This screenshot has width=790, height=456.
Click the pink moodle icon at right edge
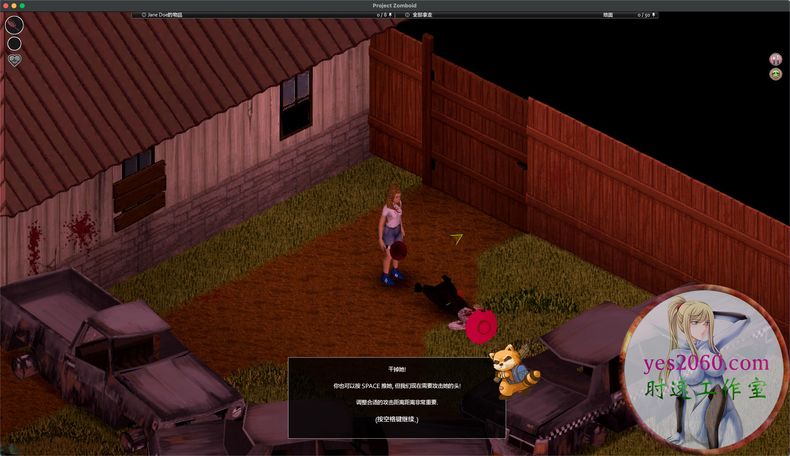point(775,60)
